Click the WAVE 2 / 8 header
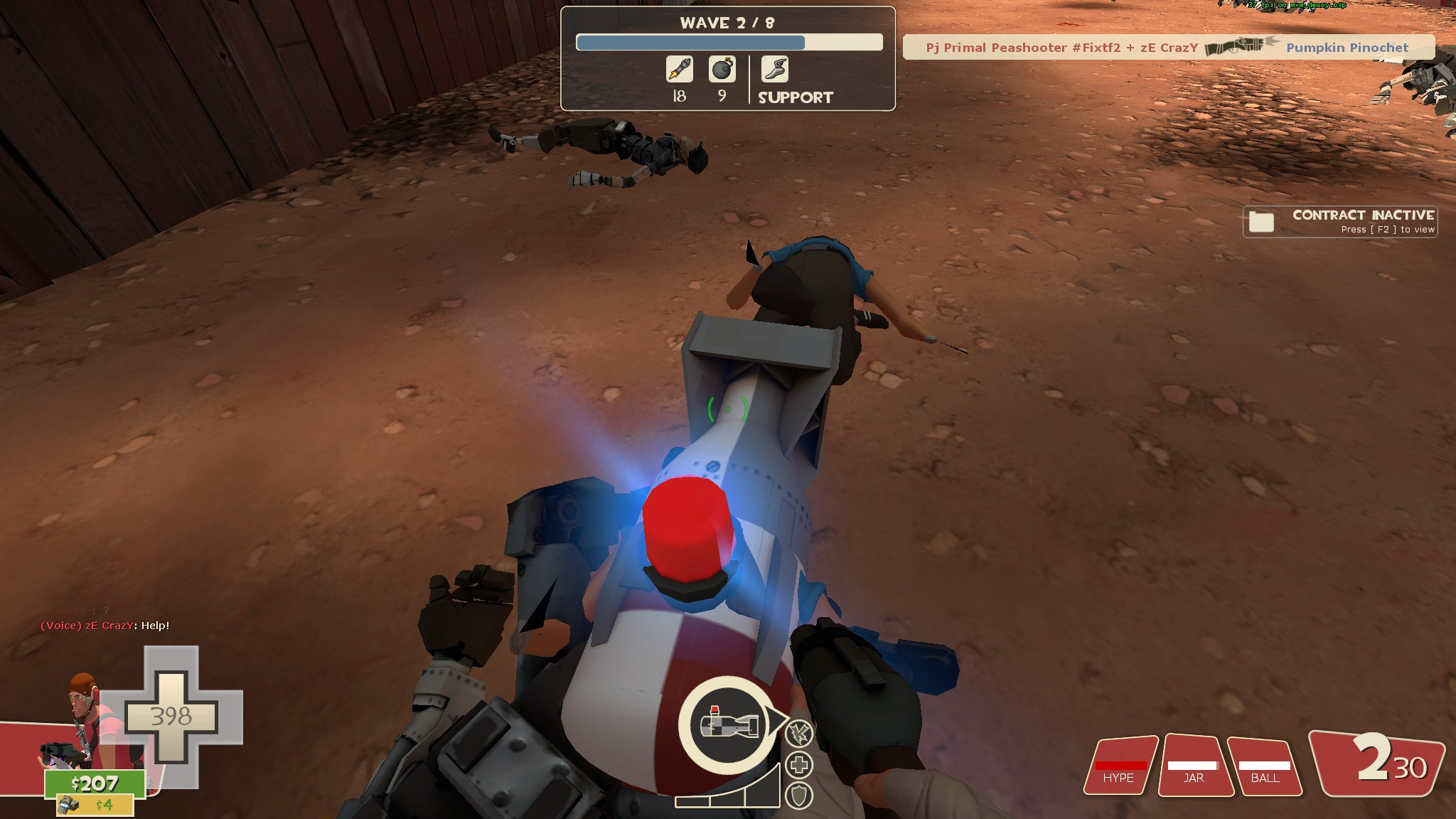Image resolution: width=1456 pixels, height=819 pixels. pos(727,22)
